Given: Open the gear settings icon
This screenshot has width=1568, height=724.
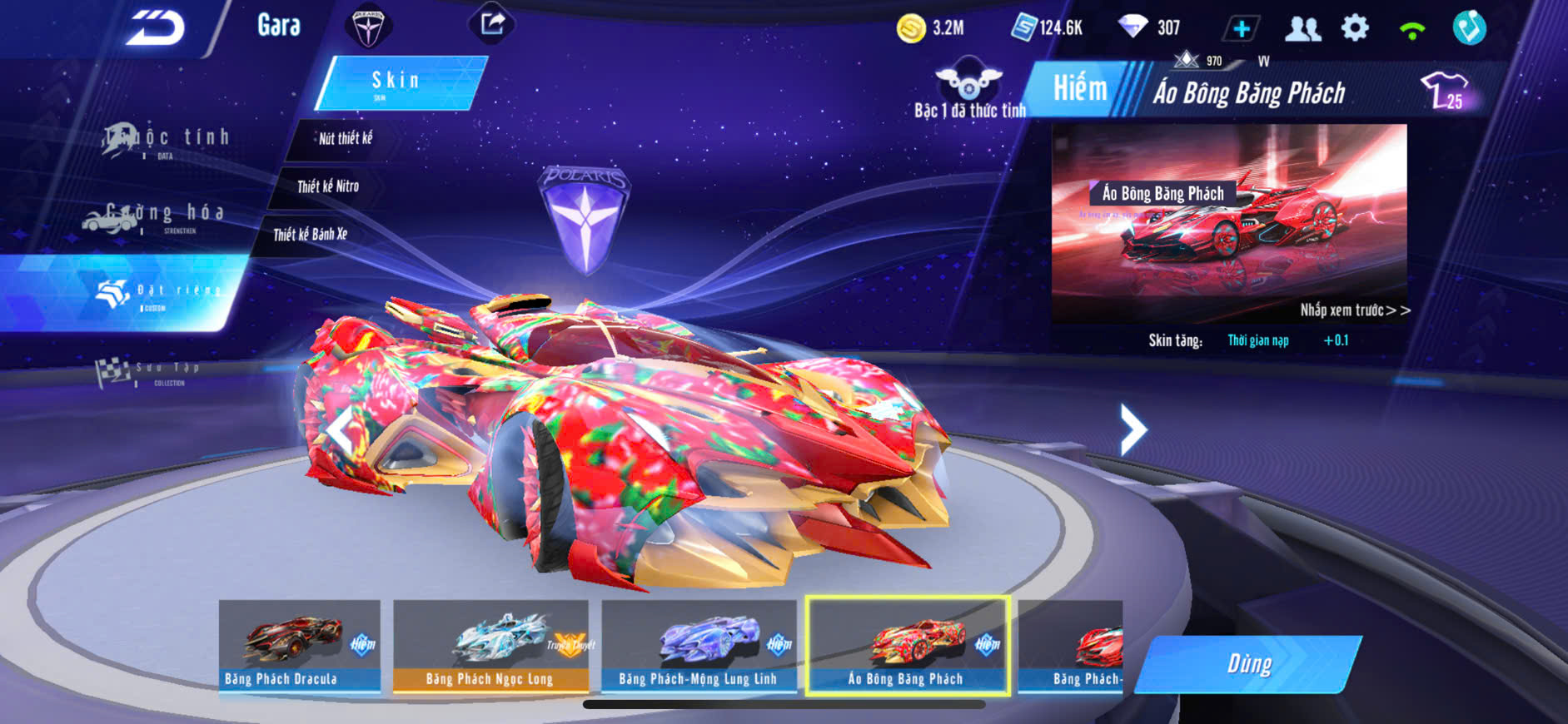Looking at the screenshot, I should [1355, 28].
